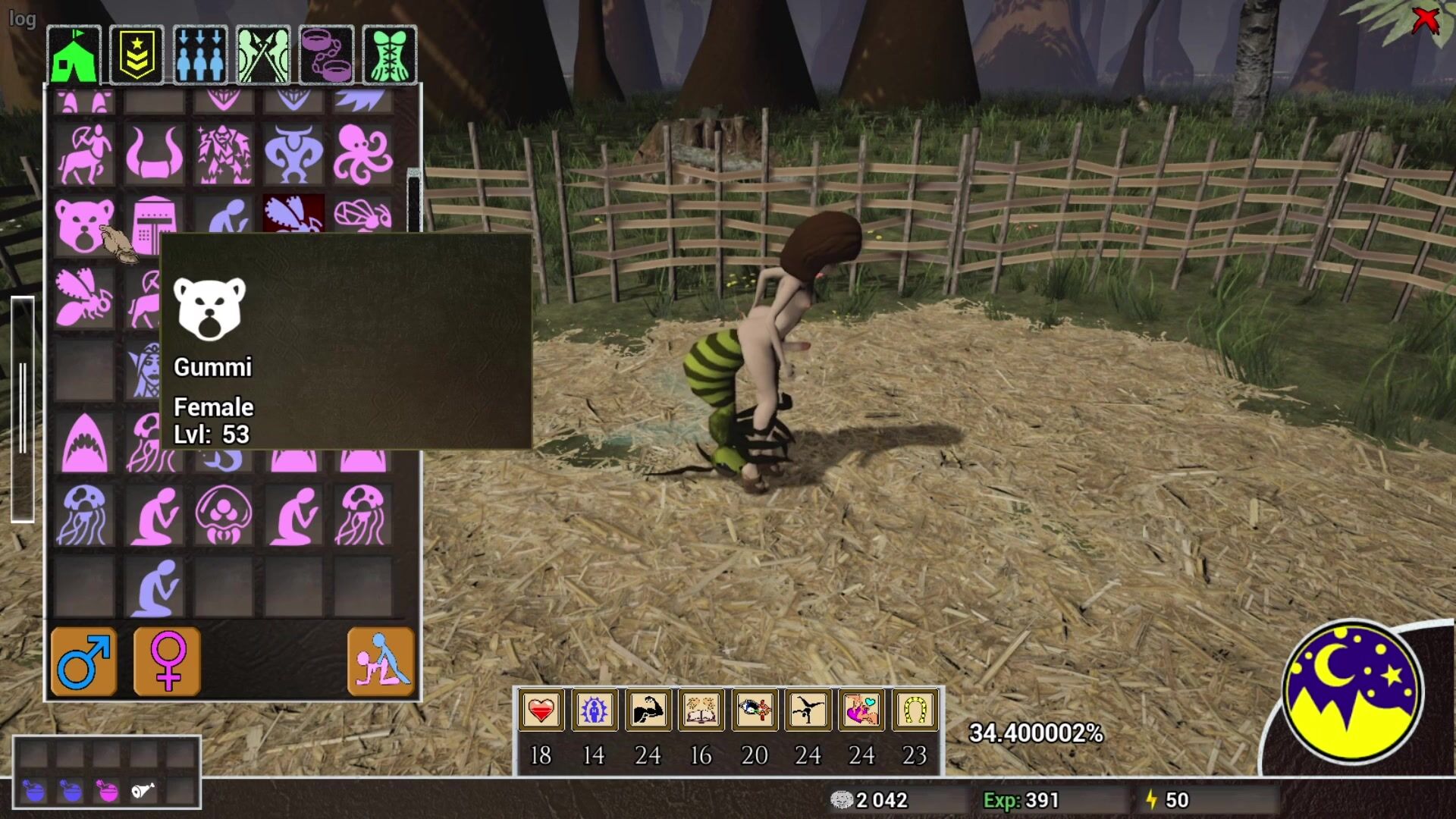Viewport: 1456px width, 819px height.
Task: Open the log
Action: tap(22, 18)
